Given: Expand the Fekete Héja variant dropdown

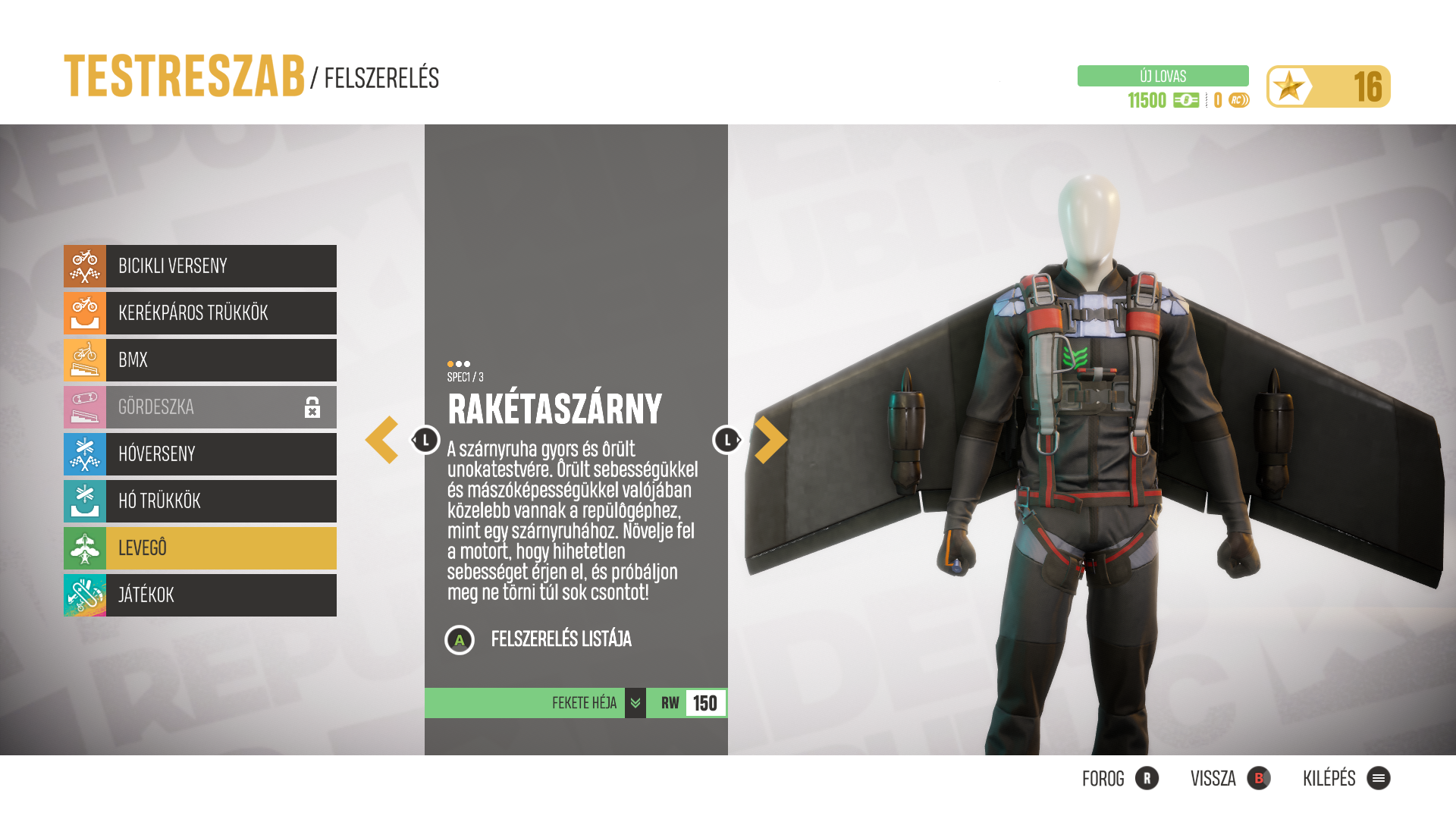Looking at the screenshot, I should pos(635,703).
